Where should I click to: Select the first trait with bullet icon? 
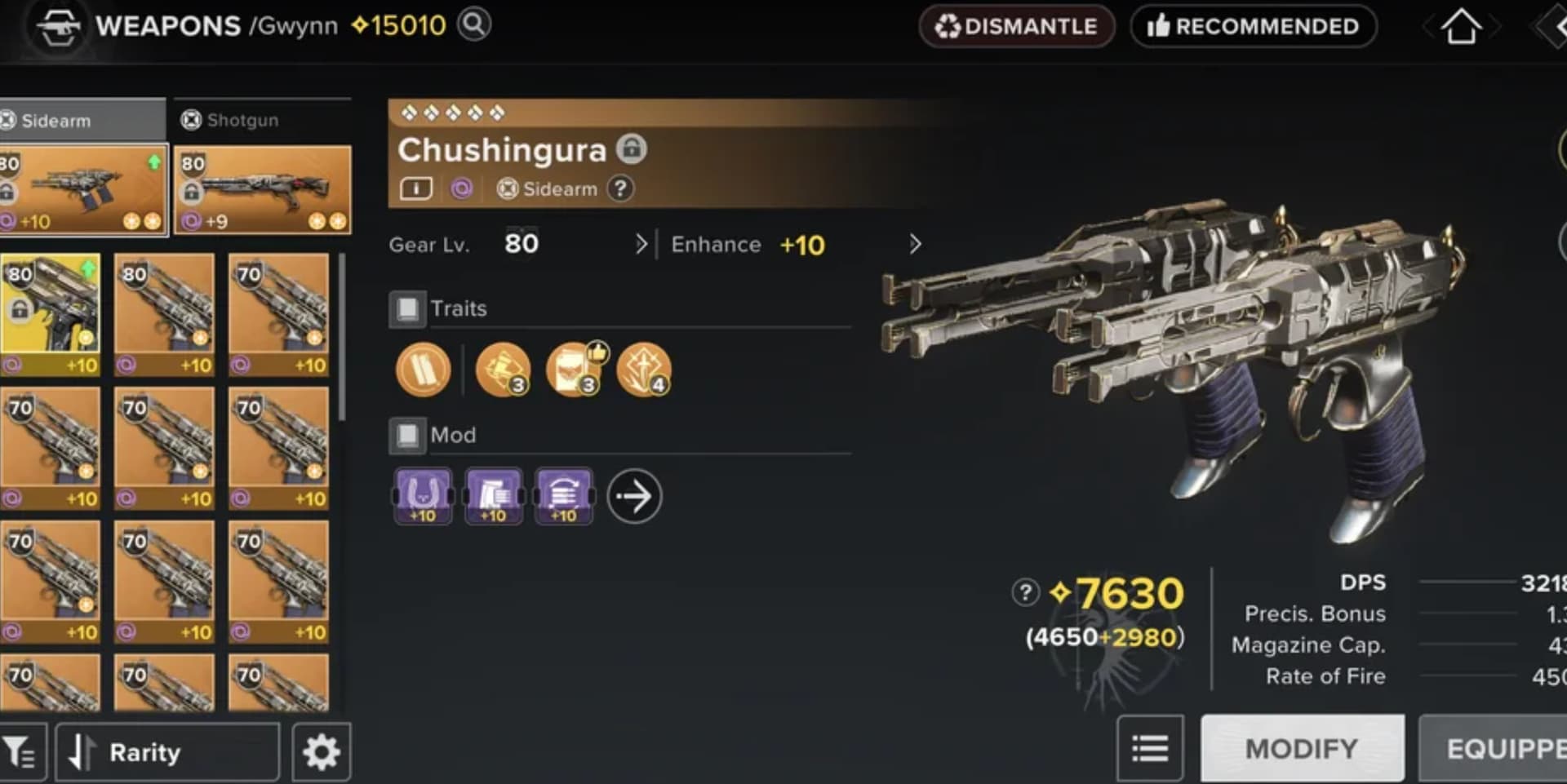[x=423, y=370]
